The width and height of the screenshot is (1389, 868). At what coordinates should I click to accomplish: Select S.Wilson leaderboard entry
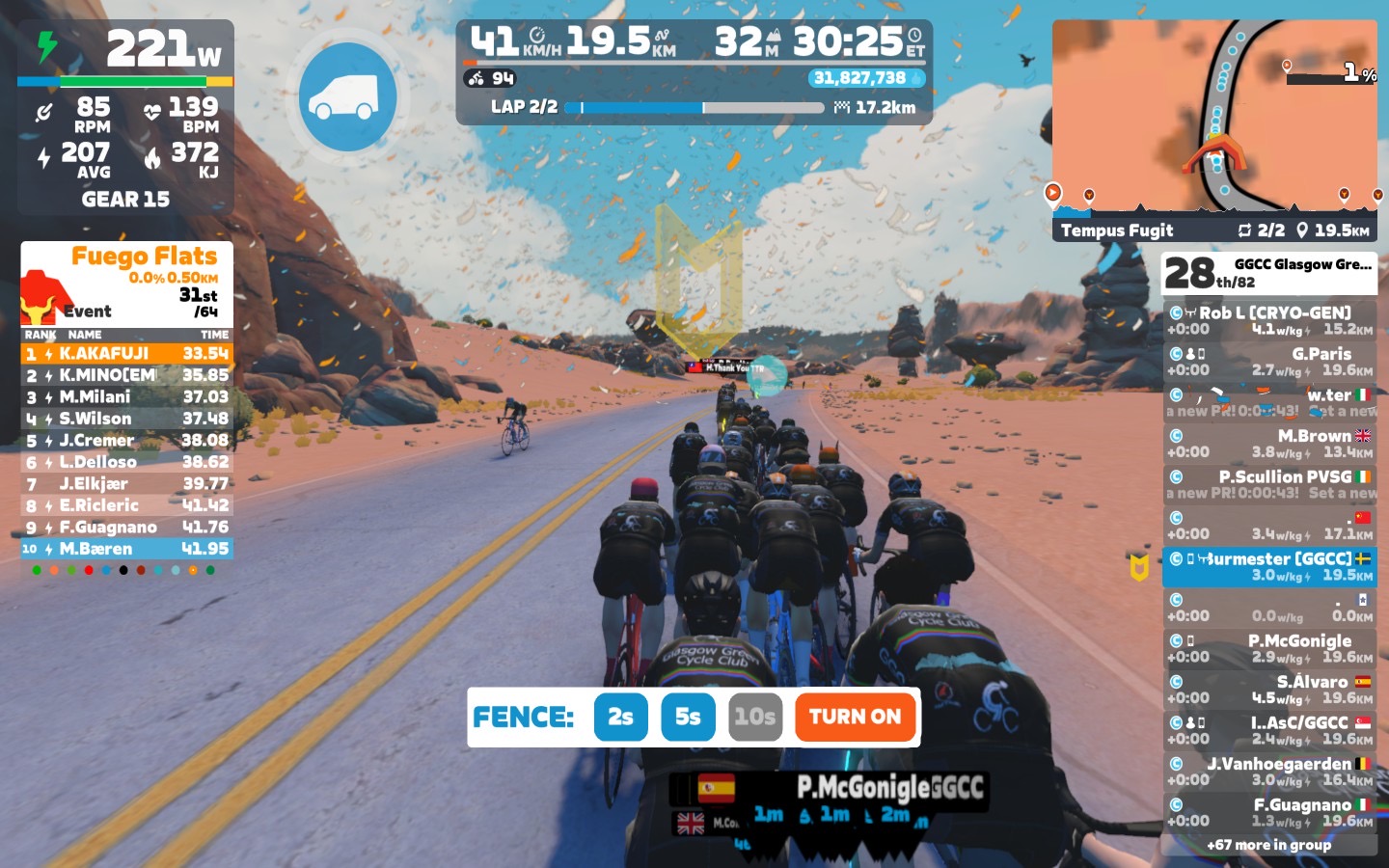[x=126, y=419]
